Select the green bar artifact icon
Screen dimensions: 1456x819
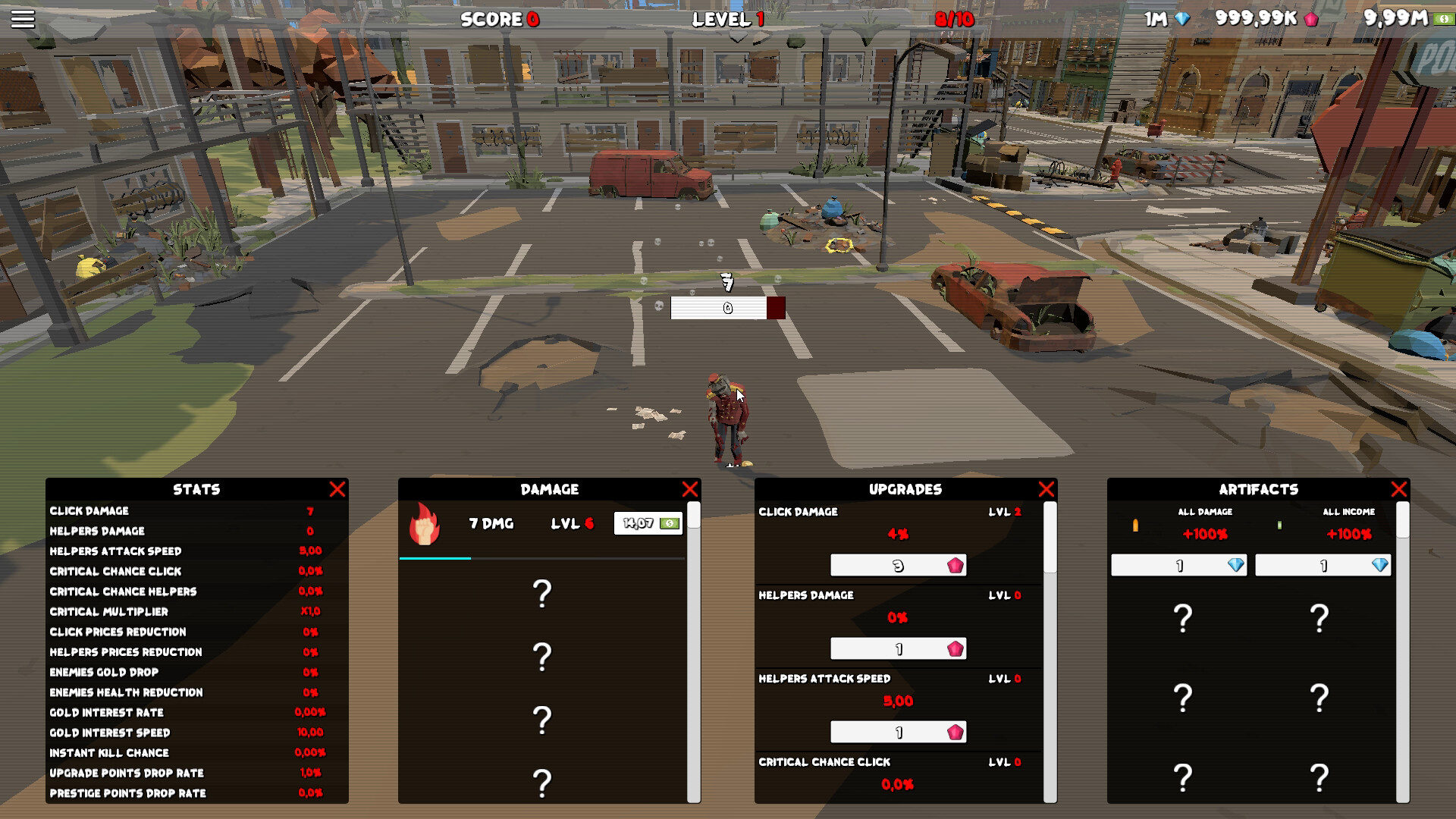1279,523
